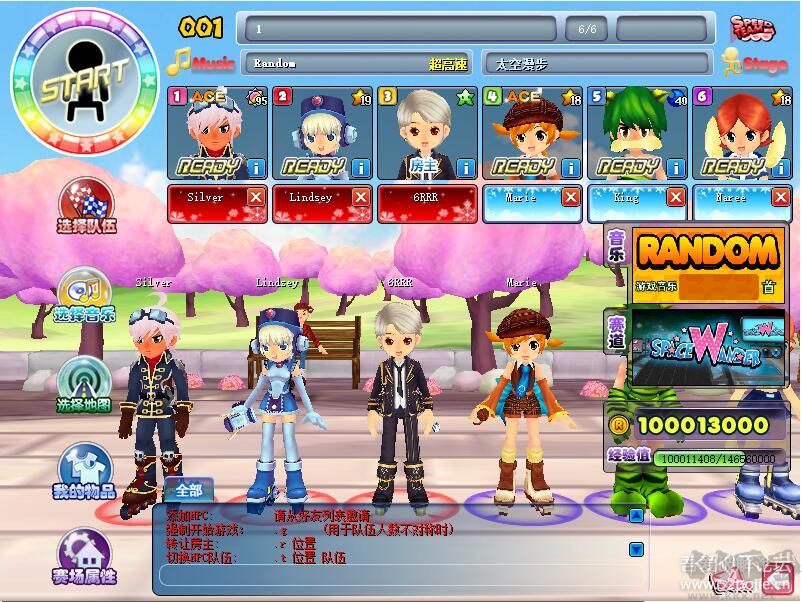The width and height of the screenshot is (802, 602).
Task: Kick player Silver with the X button
Action: click(256, 198)
